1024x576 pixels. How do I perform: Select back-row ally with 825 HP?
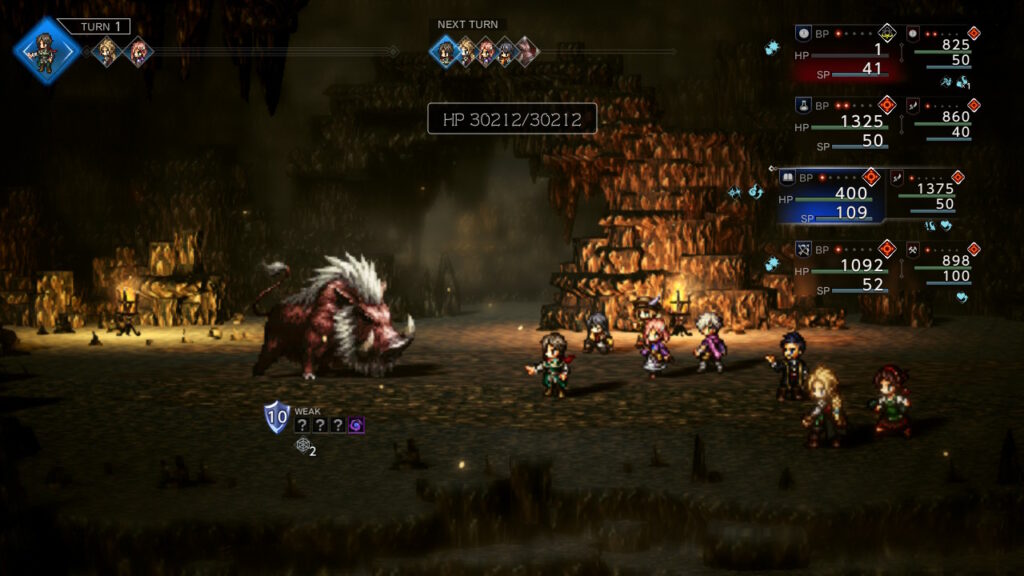tap(939, 46)
